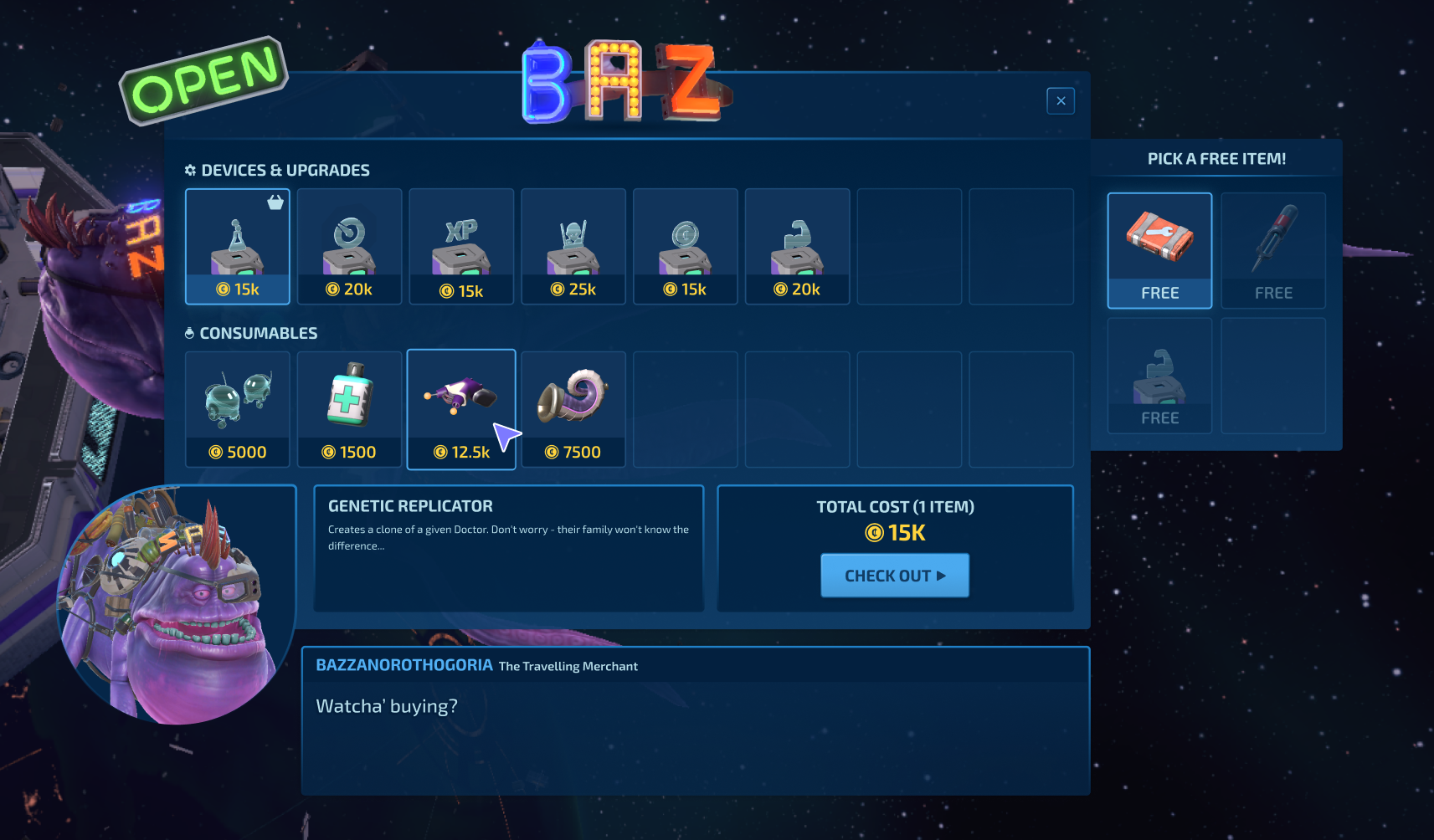Select the flexing arm upgrade crate for 20k
The height and width of the screenshot is (840, 1434).
tap(797, 246)
